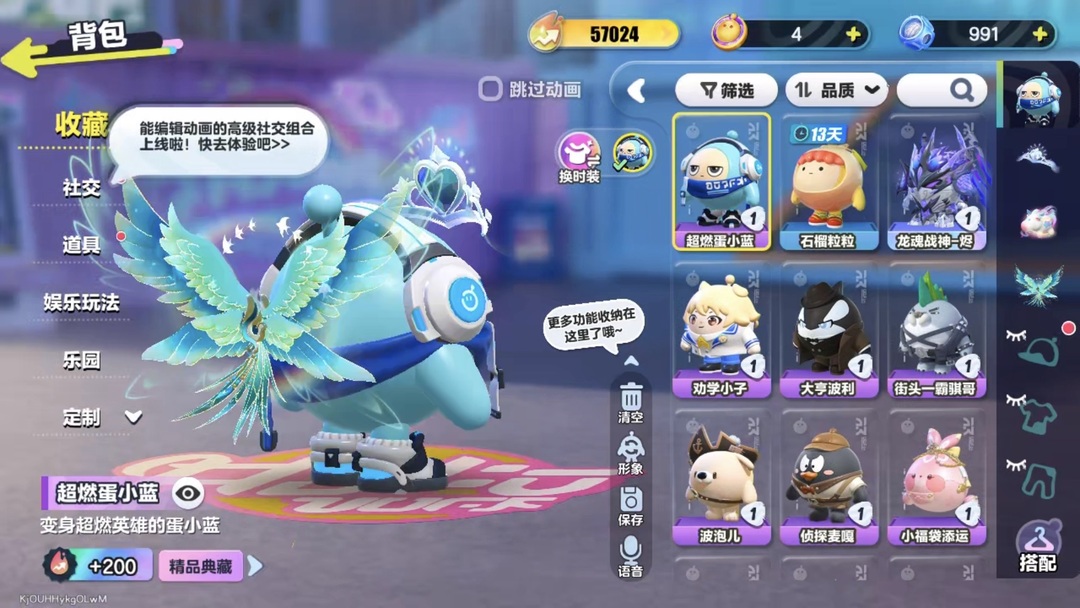The image size is (1080, 608).
Task: Select the 道具 menu entry
Action: coord(82,244)
